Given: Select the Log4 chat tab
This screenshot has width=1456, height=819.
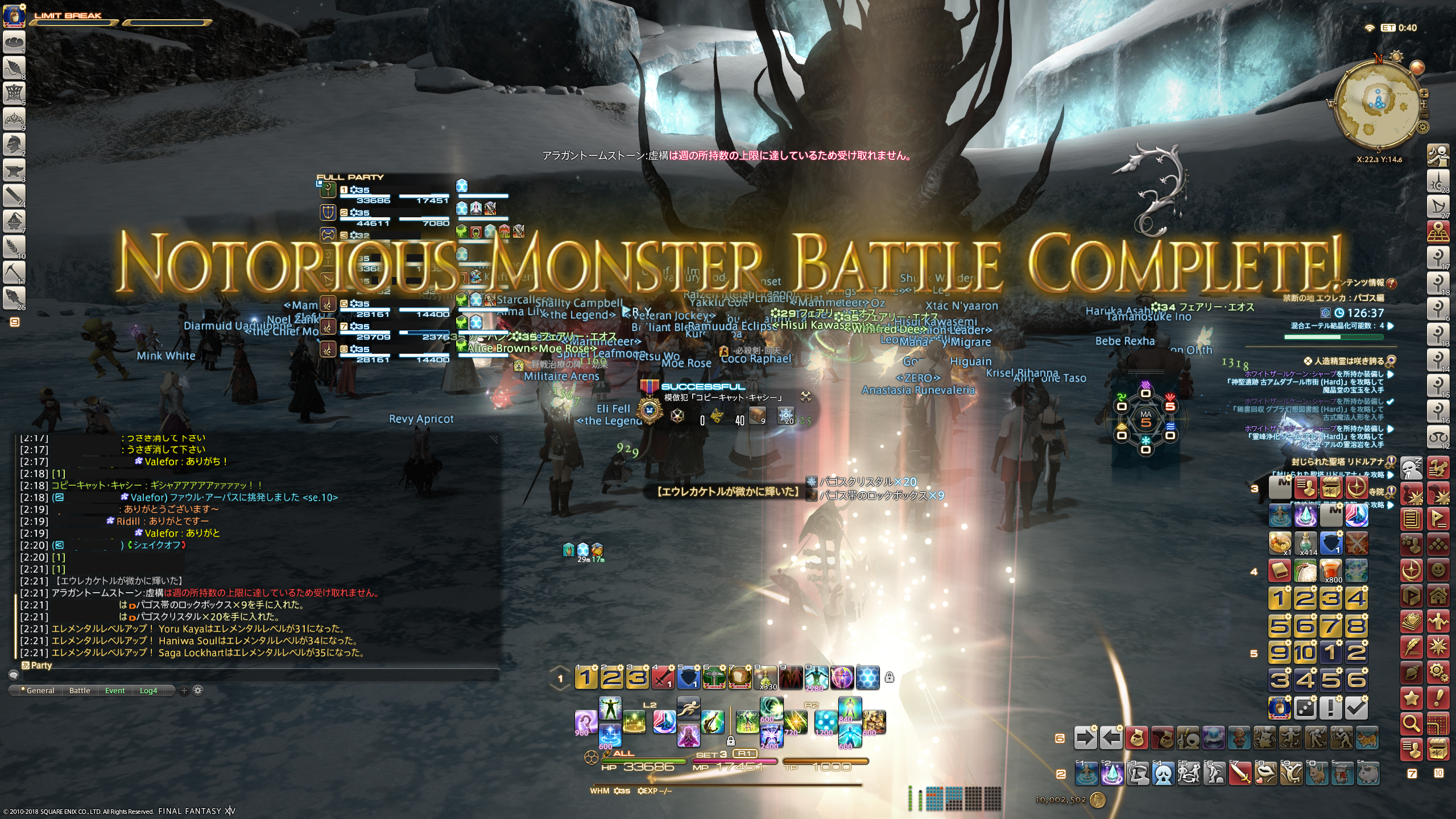Looking at the screenshot, I should [x=148, y=690].
